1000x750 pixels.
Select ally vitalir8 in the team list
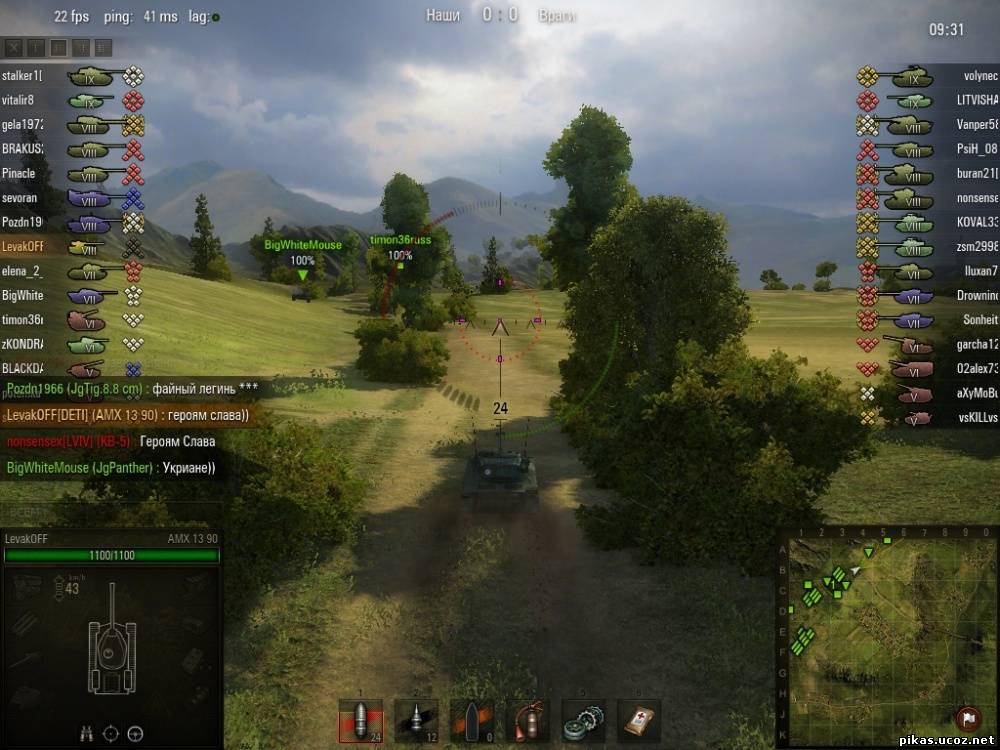pos(18,100)
